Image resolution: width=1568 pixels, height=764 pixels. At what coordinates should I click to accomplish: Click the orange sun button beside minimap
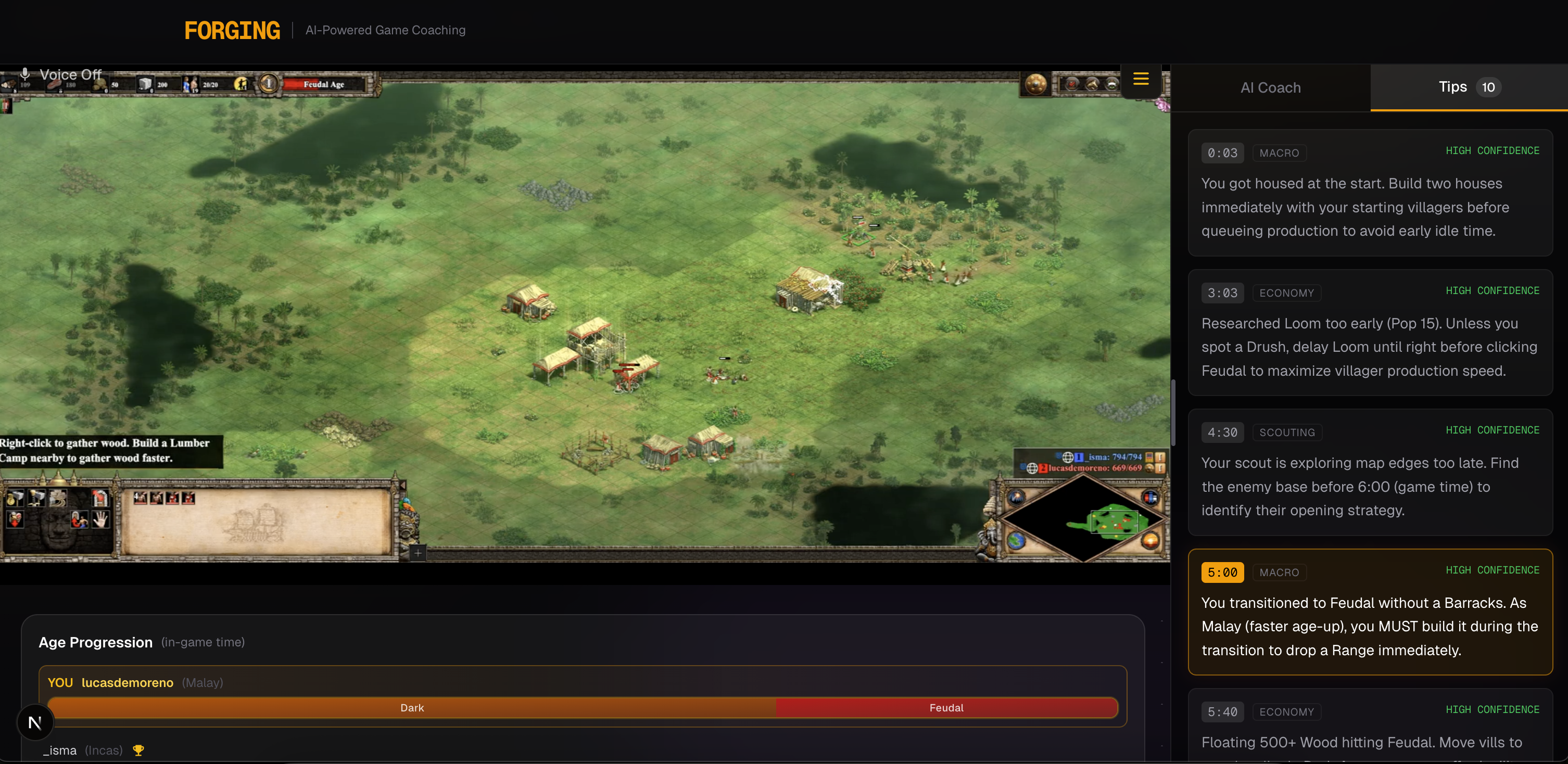click(x=1150, y=540)
